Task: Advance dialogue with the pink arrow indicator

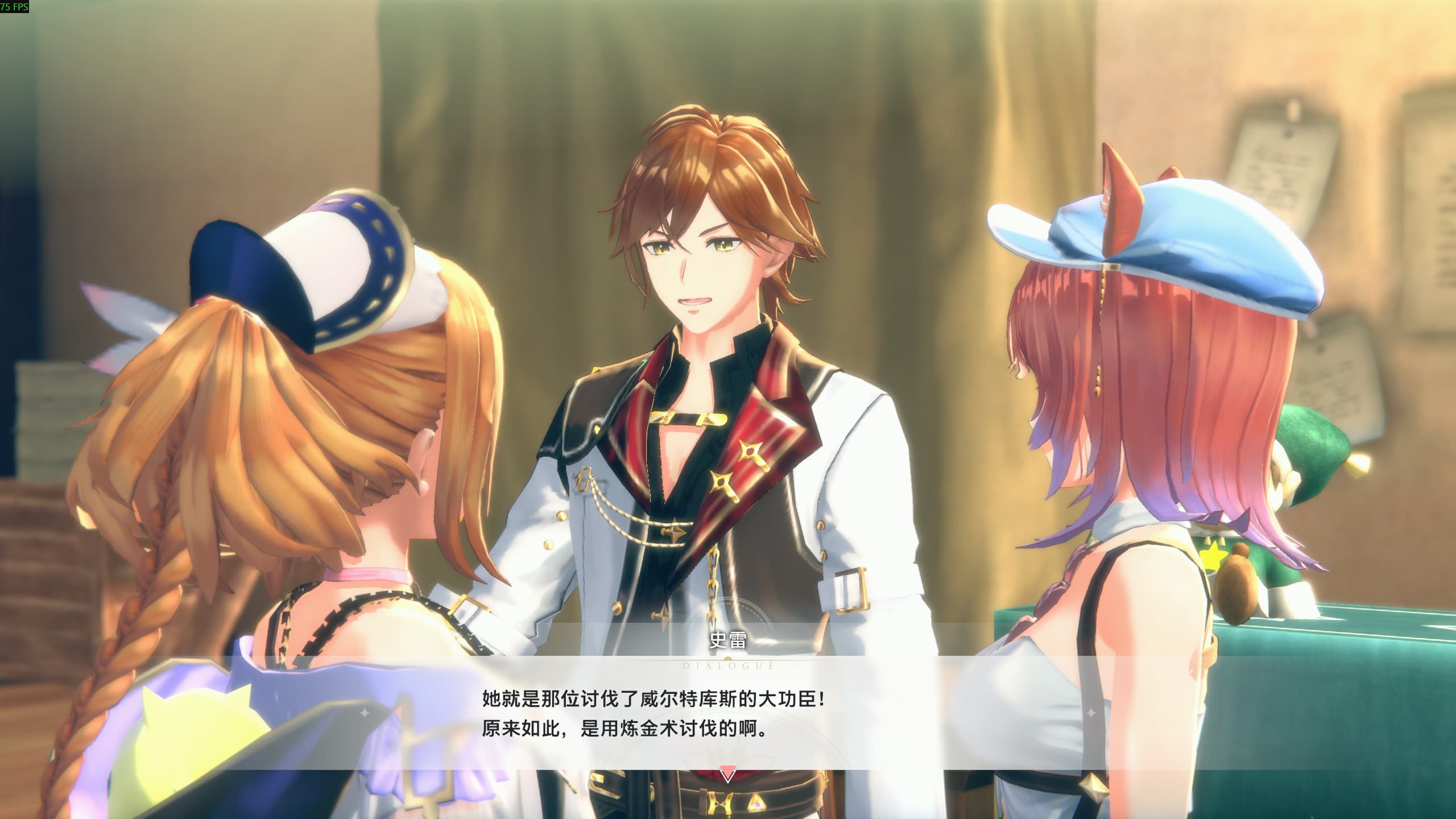Action: pos(727,774)
